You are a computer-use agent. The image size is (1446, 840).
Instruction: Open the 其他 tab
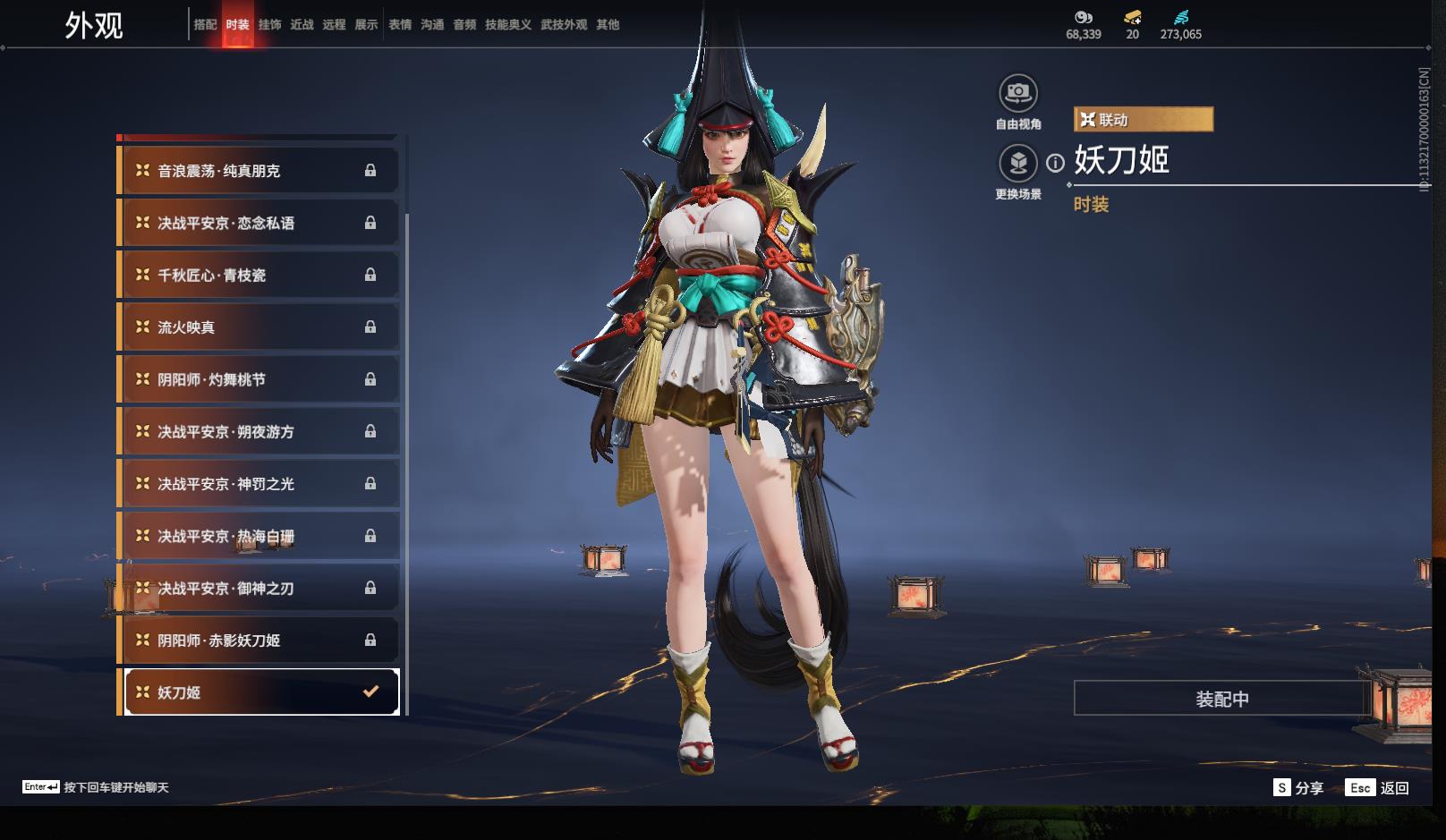pos(608,25)
